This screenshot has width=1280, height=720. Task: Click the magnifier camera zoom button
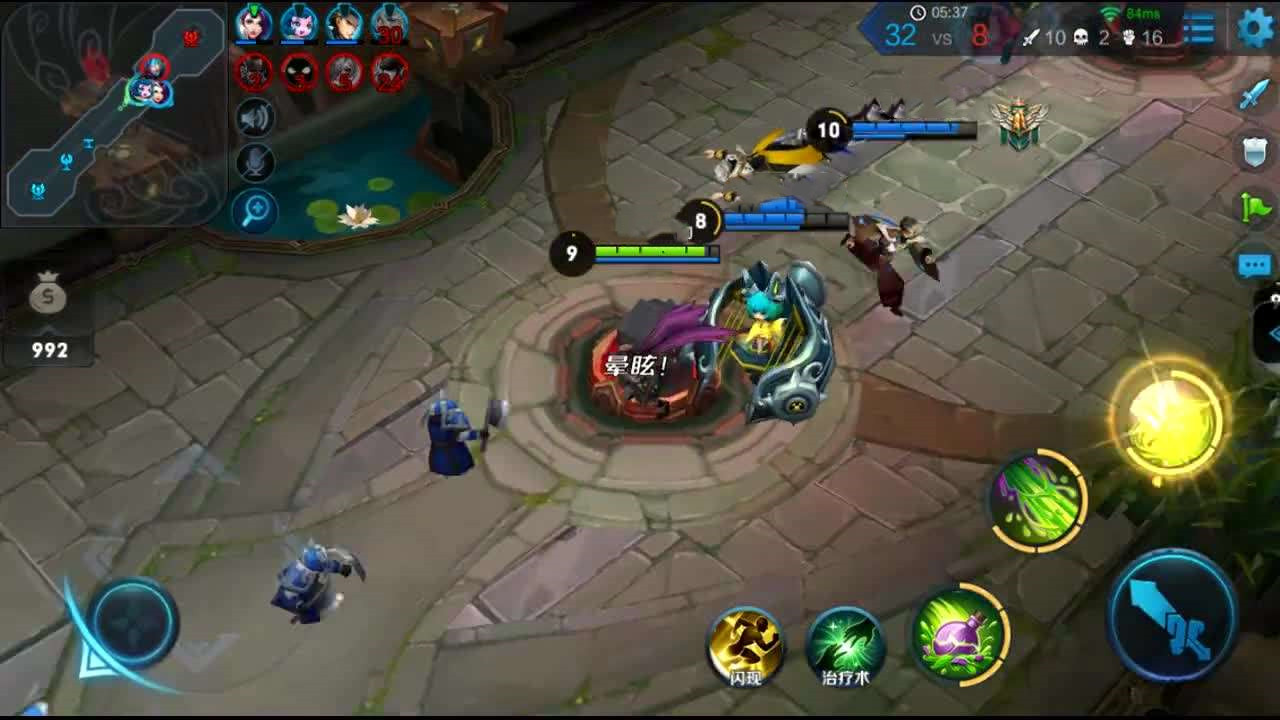pyautogui.click(x=255, y=211)
